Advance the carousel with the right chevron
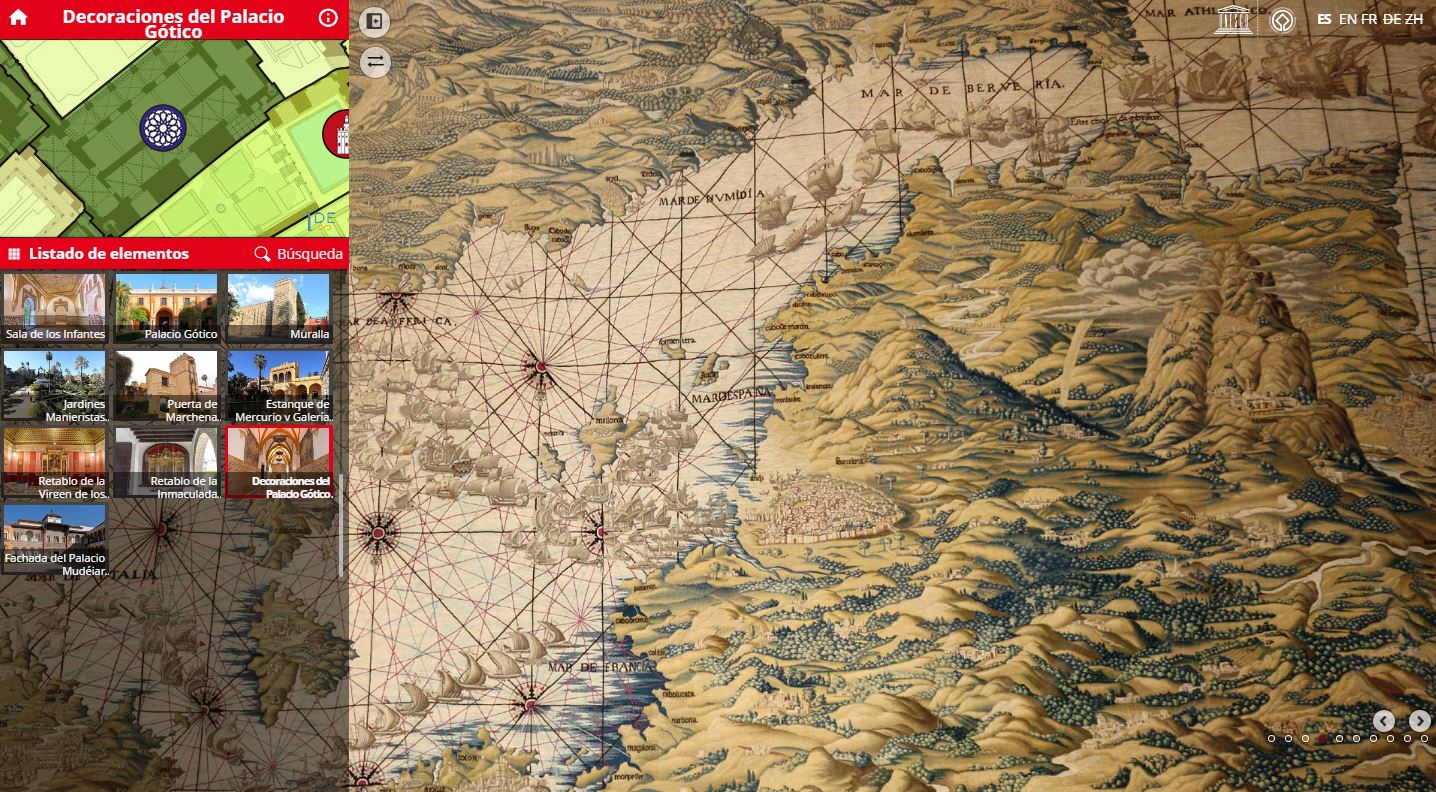This screenshot has height=792, width=1436. [1419, 719]
